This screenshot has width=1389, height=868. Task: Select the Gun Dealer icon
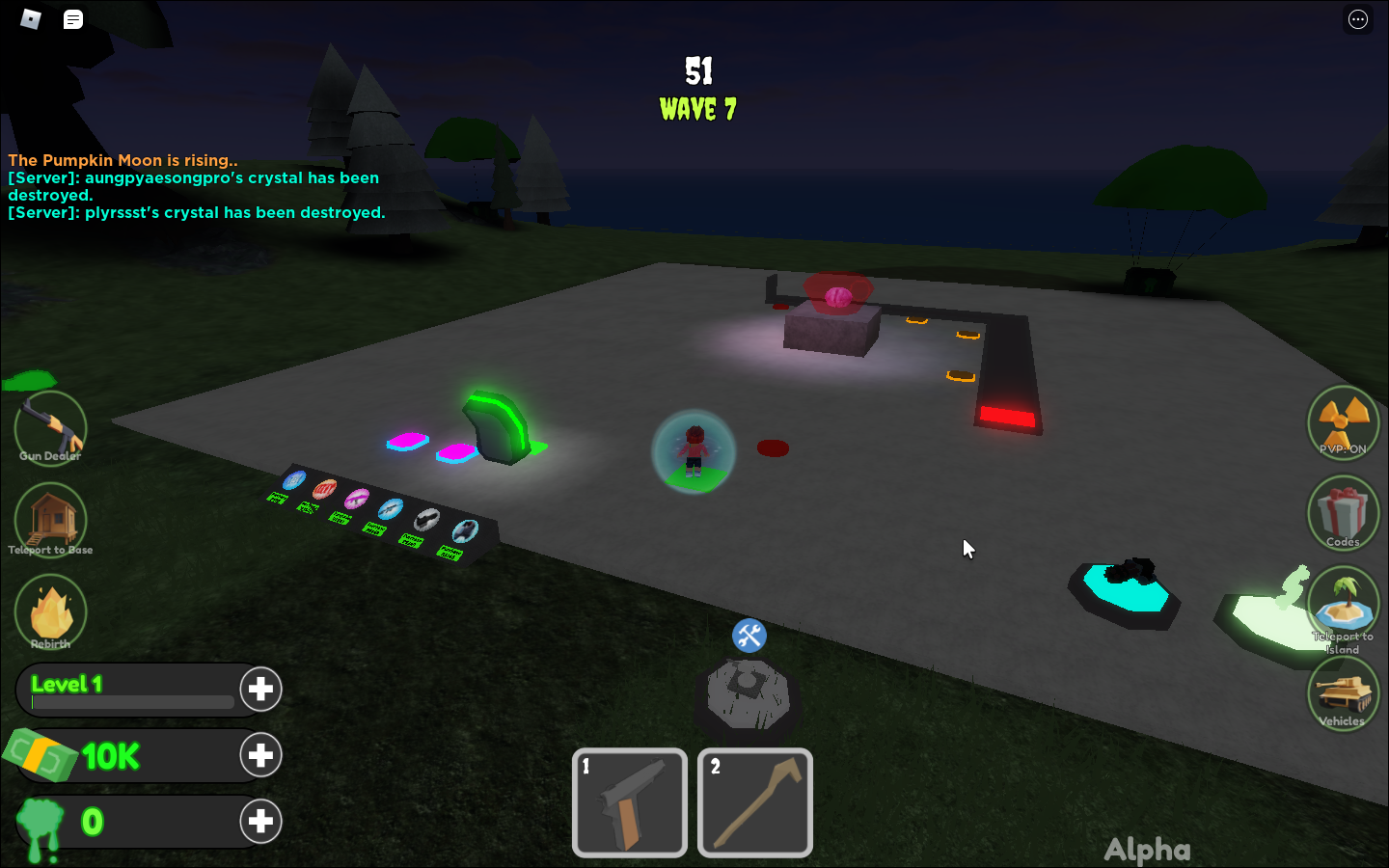point(50,427)
